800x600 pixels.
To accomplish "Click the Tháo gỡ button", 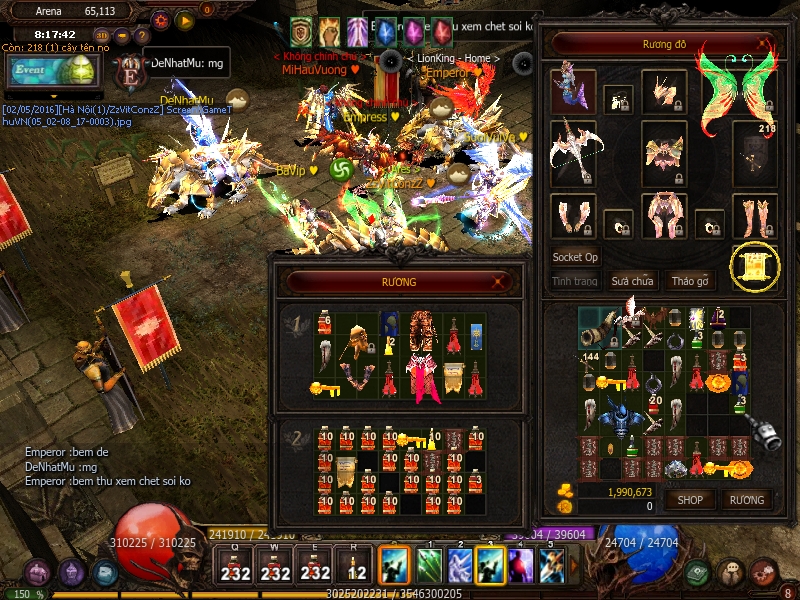I will tap(689, 281).
